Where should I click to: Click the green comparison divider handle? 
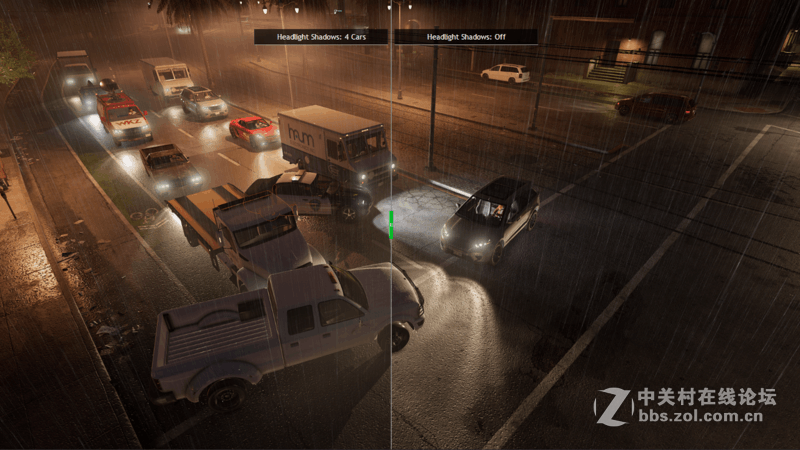click(x=392, y=224)
